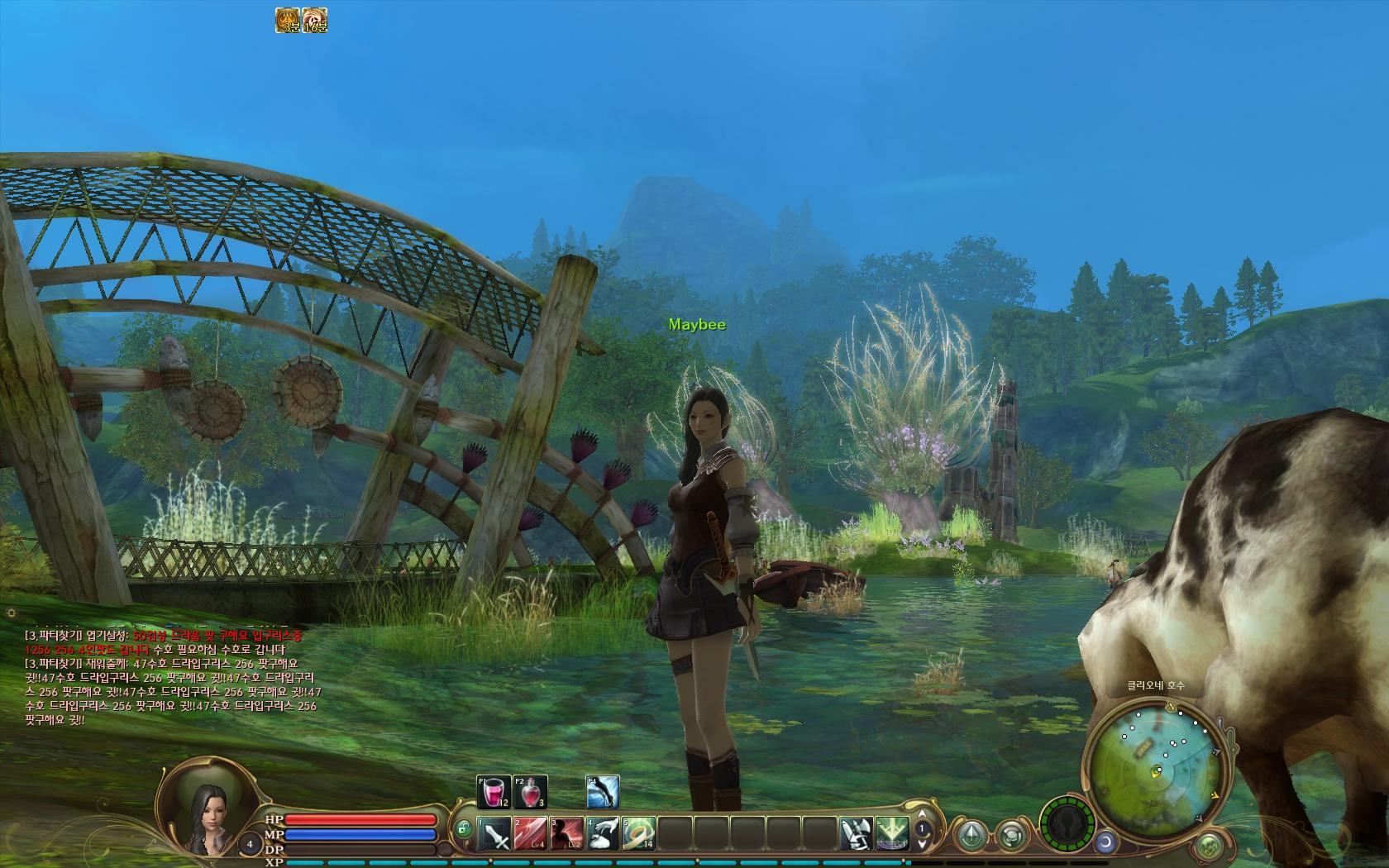Use the hand gathering skill in slot 4
Image resolution: width=1389 pixels, height=868 pixels.
[603, 833]
